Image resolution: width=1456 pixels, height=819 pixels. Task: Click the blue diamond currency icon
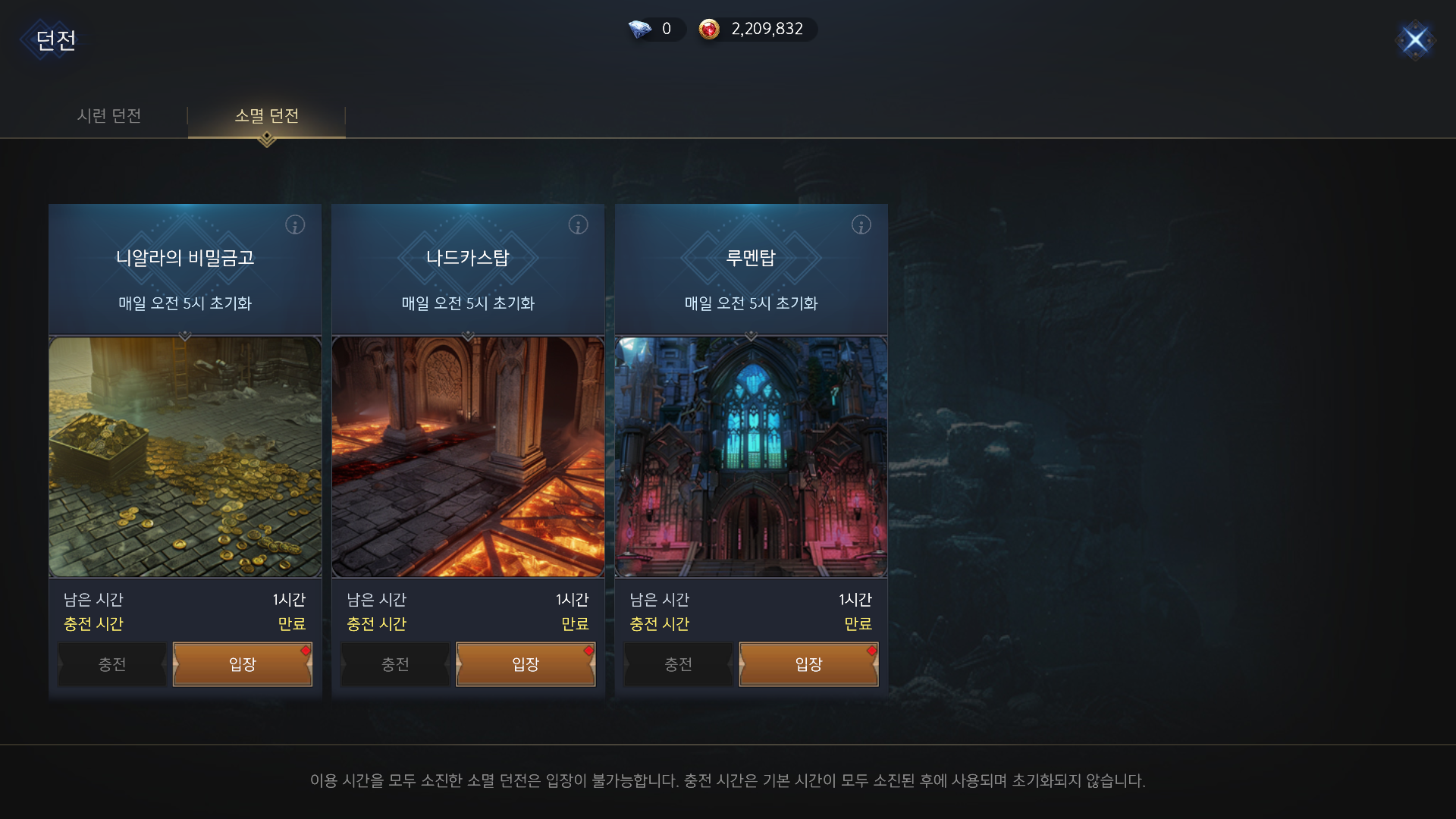pyautogui.click(x=639, y=30)
